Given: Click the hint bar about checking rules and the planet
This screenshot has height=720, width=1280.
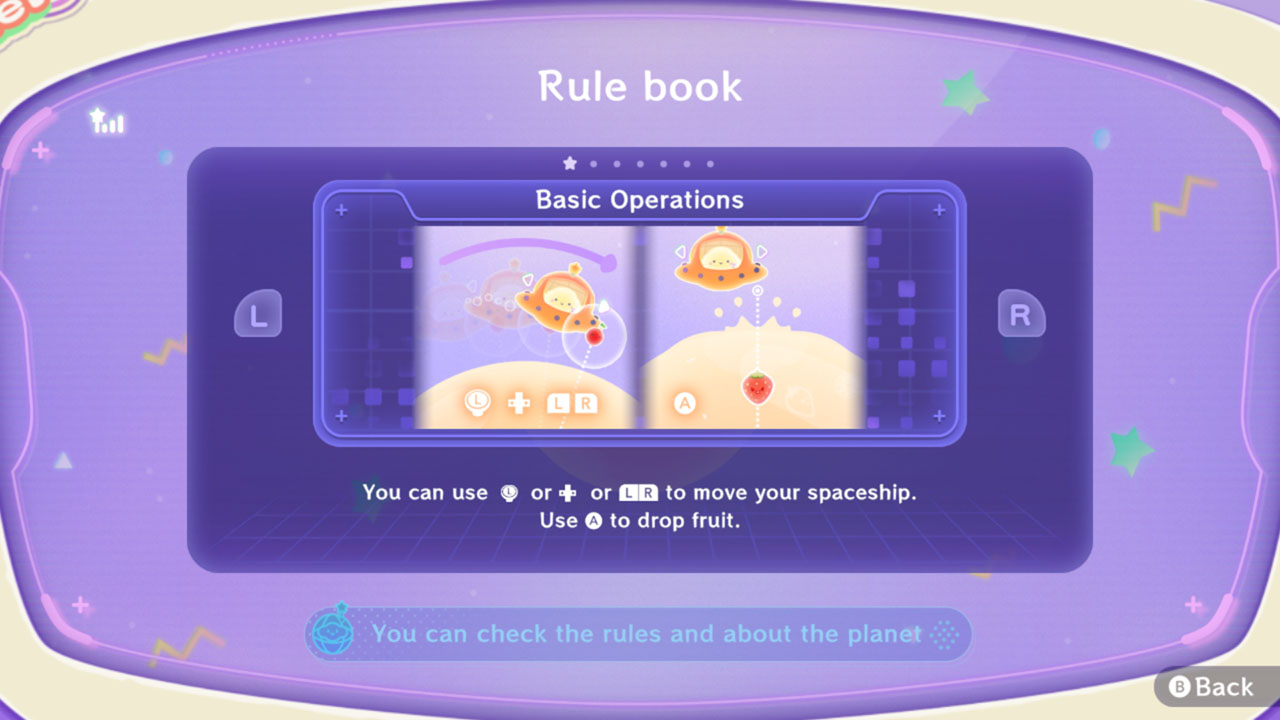Looking at the screenshot, I should pos(640,634).
